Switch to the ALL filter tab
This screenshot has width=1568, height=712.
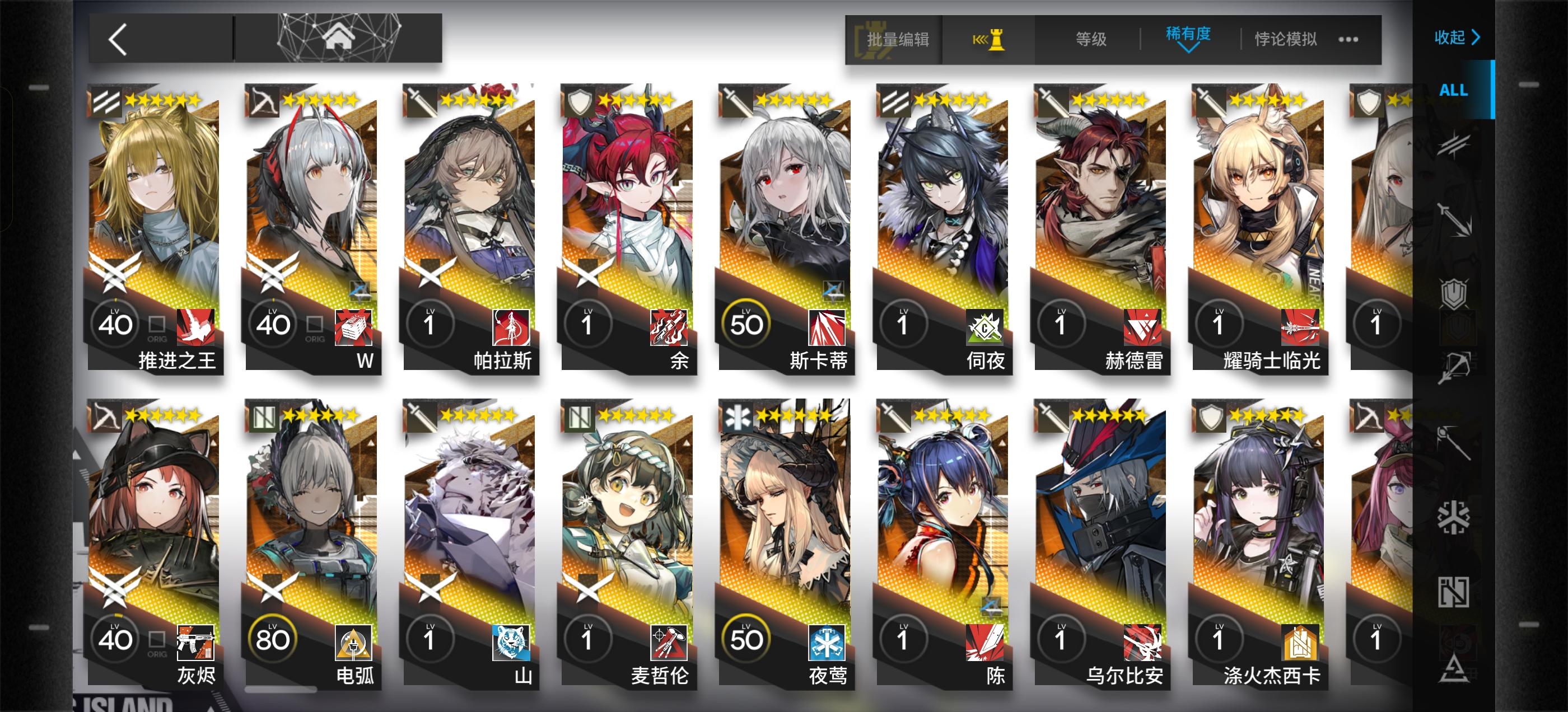1453,90
